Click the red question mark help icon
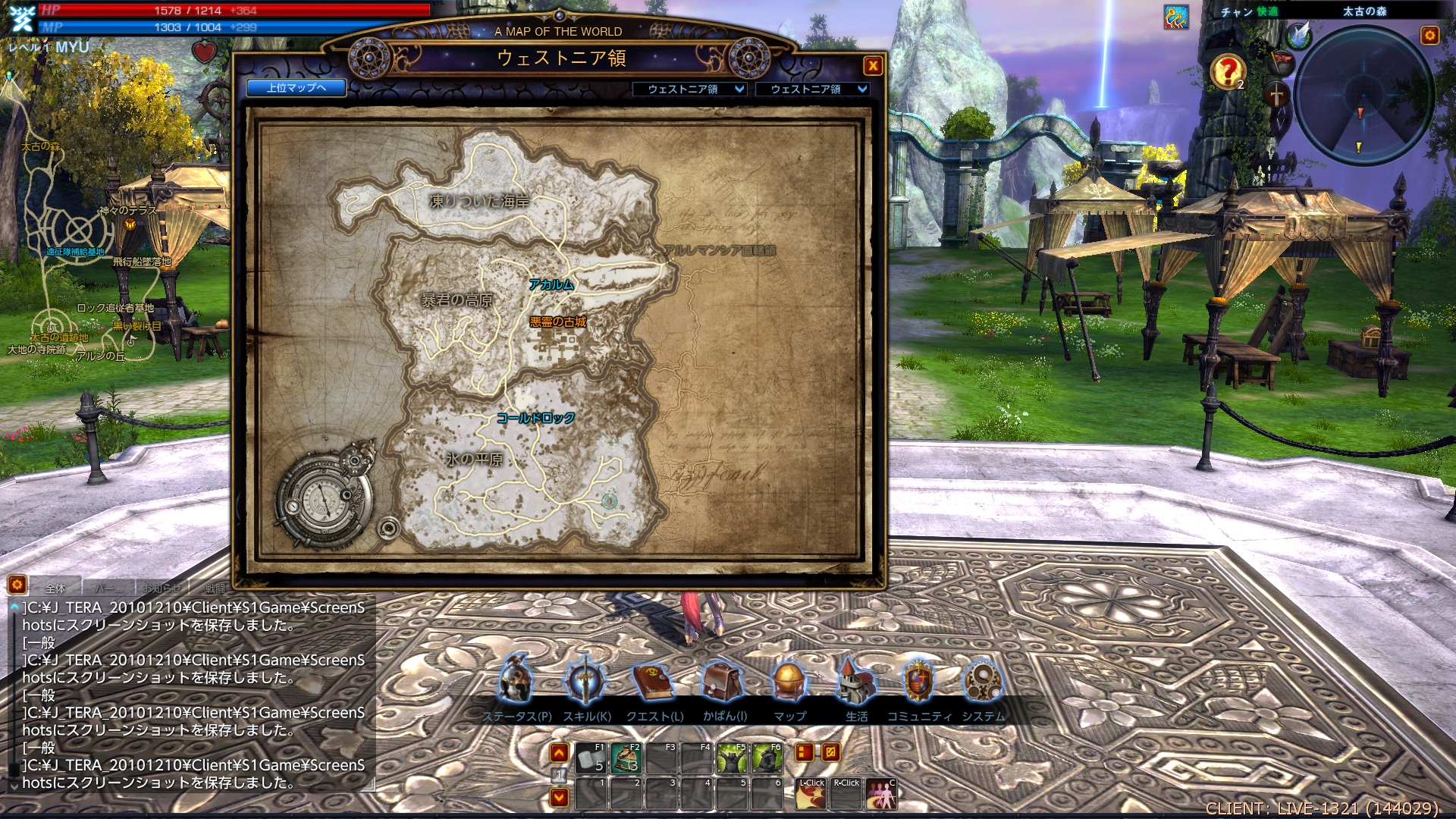1456x819 pixels. 1227,73
